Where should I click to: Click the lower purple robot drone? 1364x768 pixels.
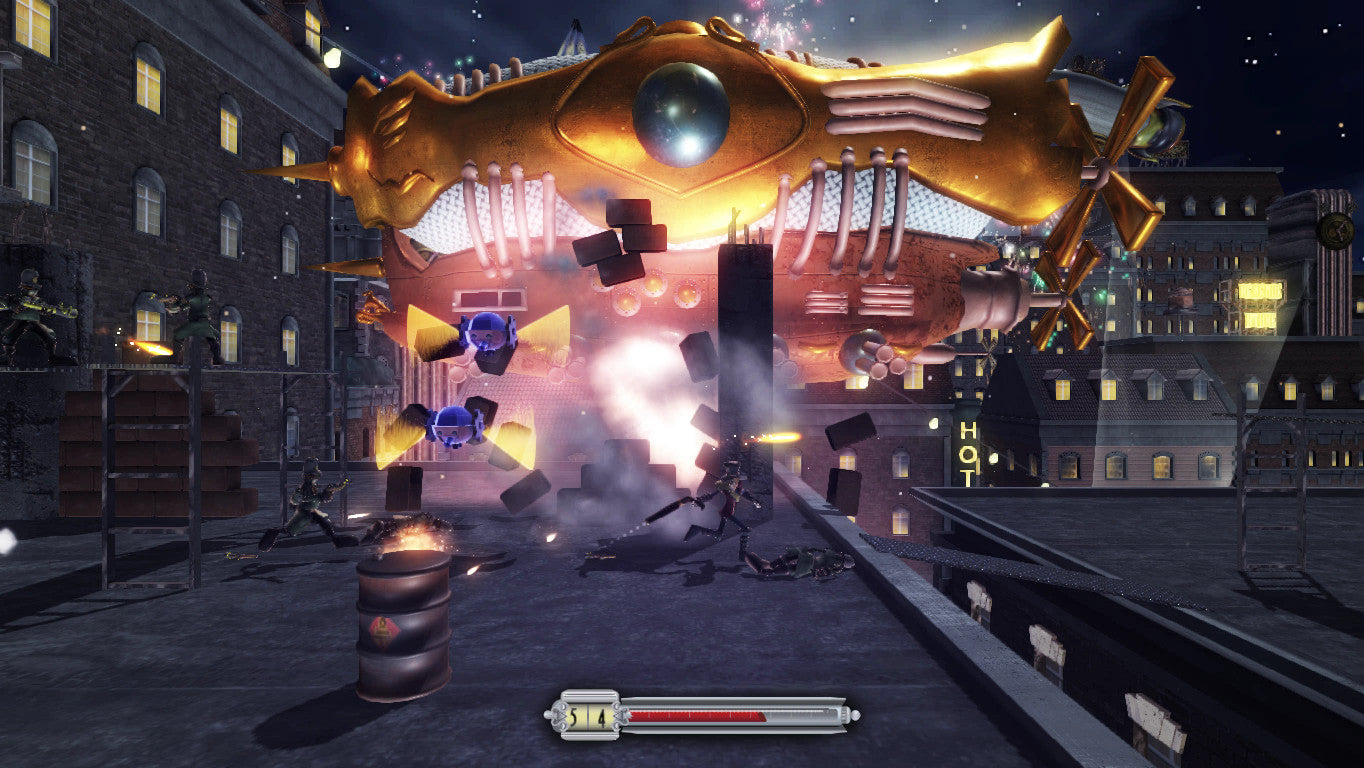pyautogui.click(x=455, y=425)
